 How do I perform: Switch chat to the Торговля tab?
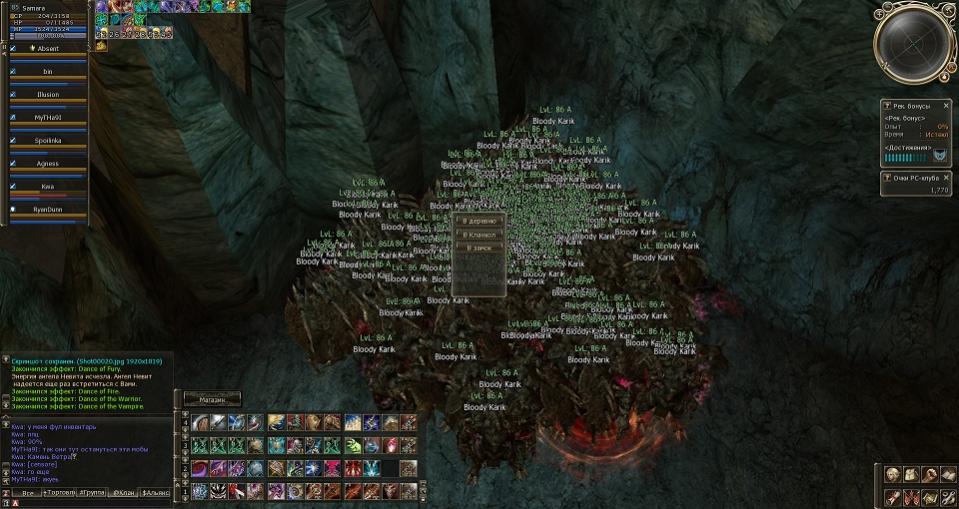pyautogui.click(x=59, y=493)
